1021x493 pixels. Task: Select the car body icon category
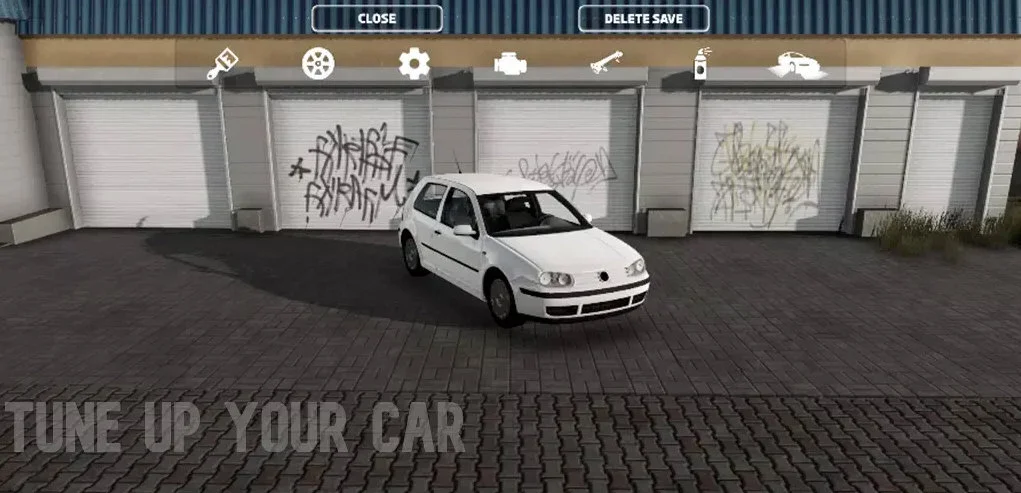coord(797,64)
